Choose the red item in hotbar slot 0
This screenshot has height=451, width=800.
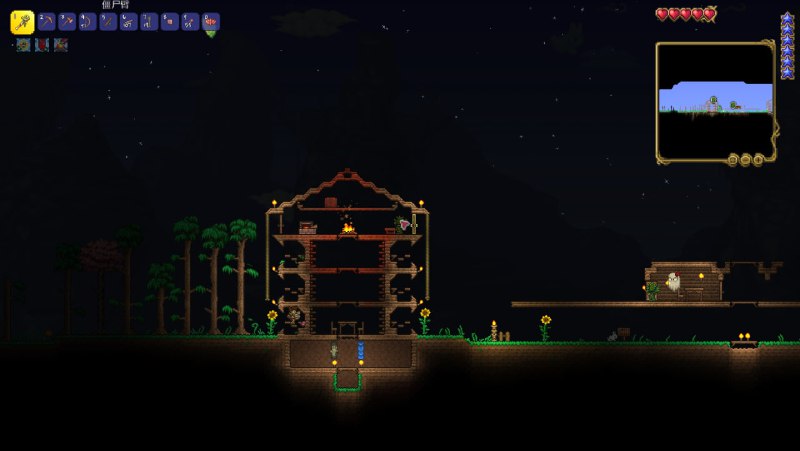(211, 21)
